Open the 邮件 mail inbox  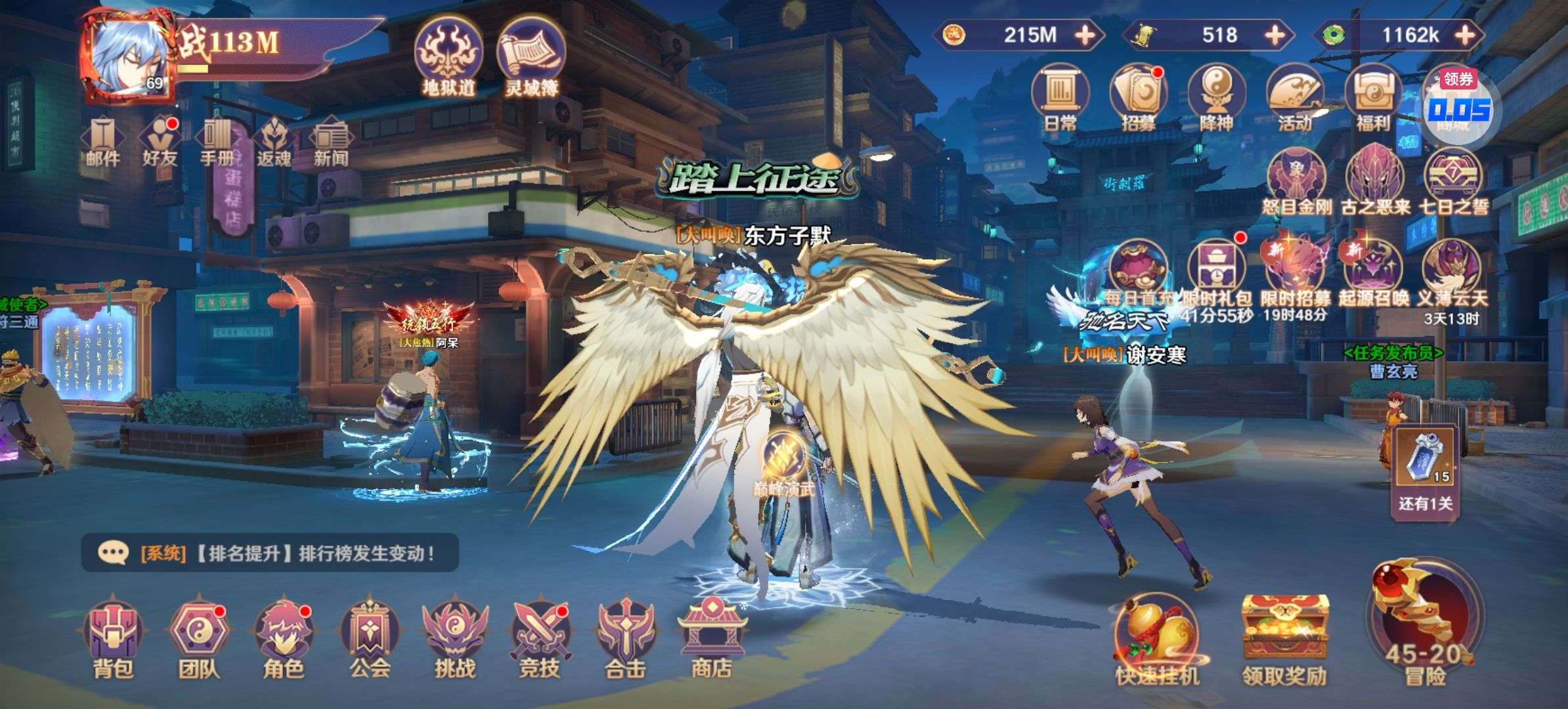(x=102, y=141)
